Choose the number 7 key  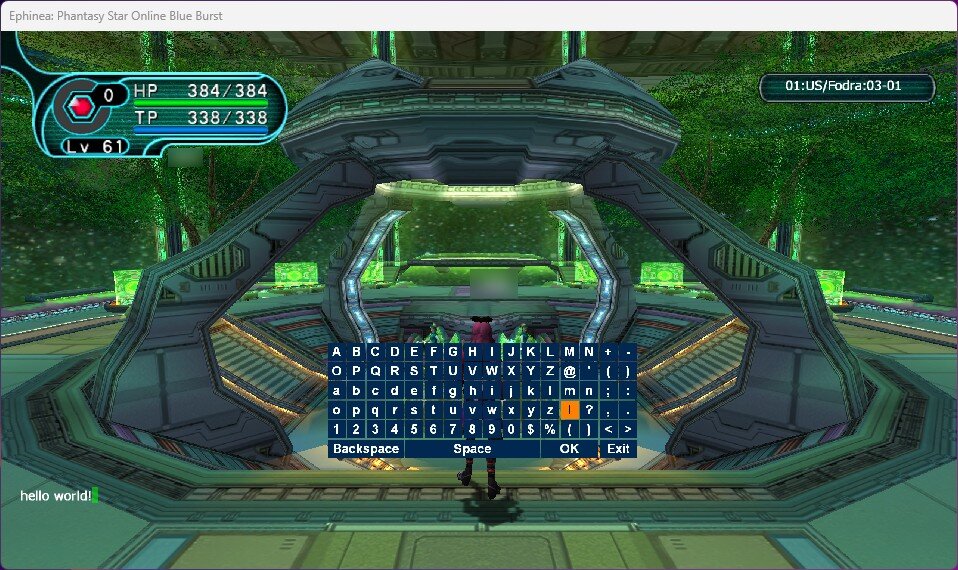pyautogui.click(x=453, y=429)
